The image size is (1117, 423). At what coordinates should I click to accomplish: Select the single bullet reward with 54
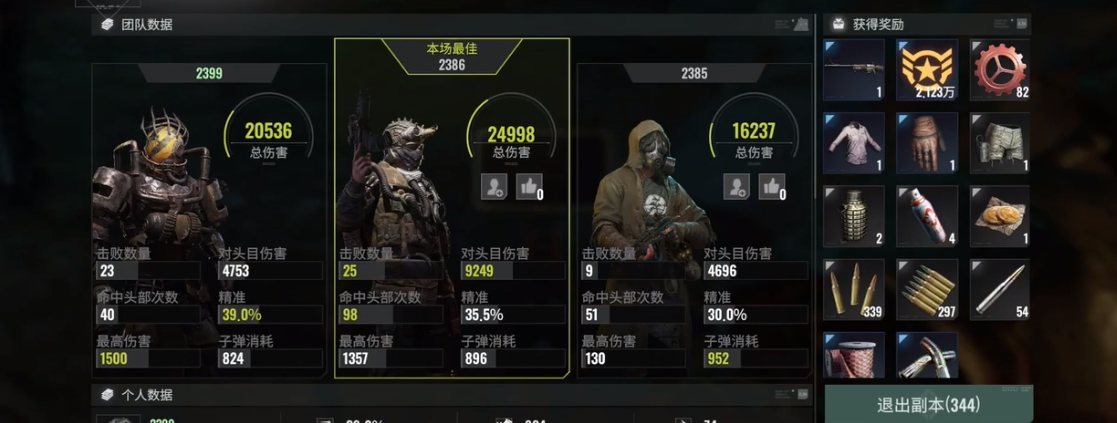[1000, 290]
